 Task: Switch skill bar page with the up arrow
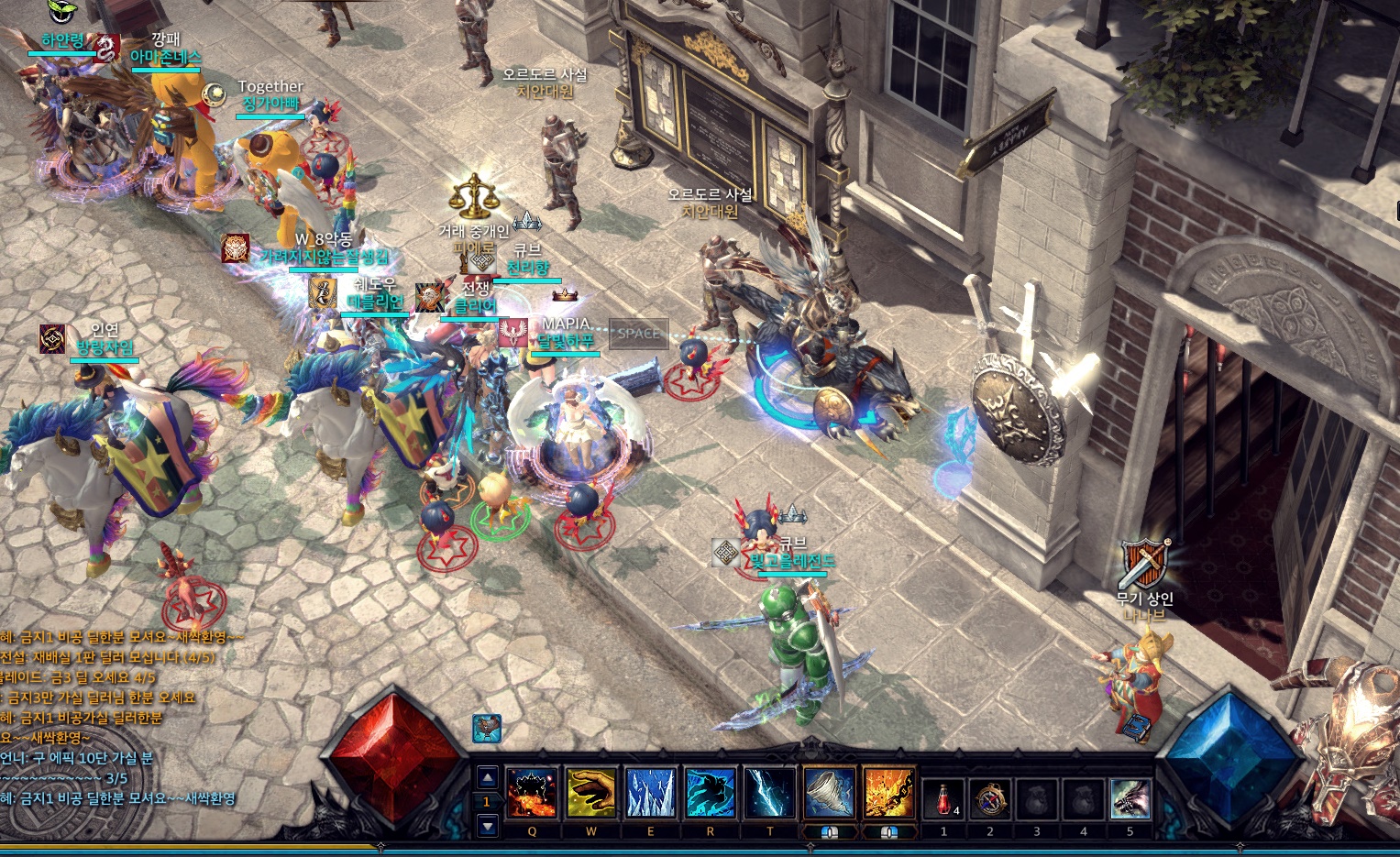(488, 778)
